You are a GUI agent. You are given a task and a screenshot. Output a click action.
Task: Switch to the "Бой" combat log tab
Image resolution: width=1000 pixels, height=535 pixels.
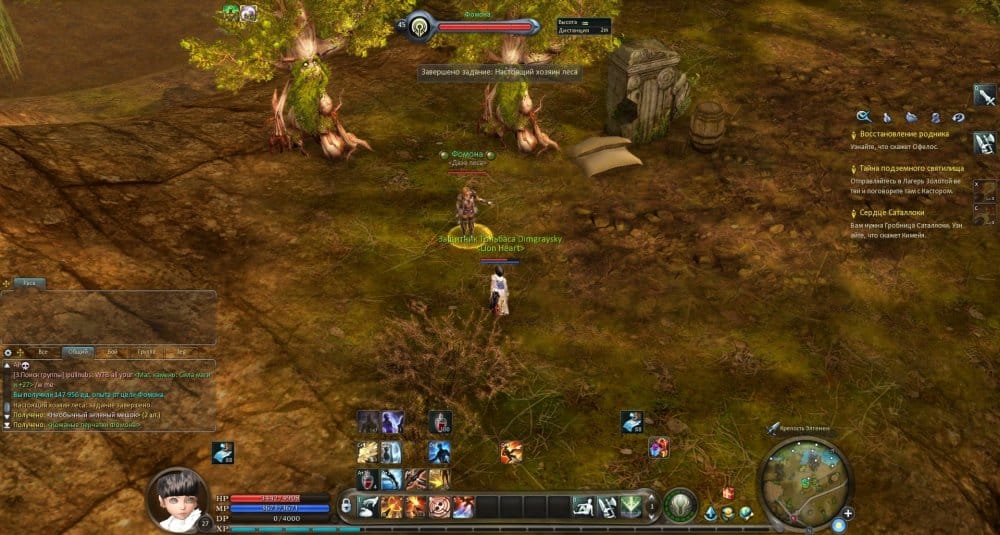point(112,352)
